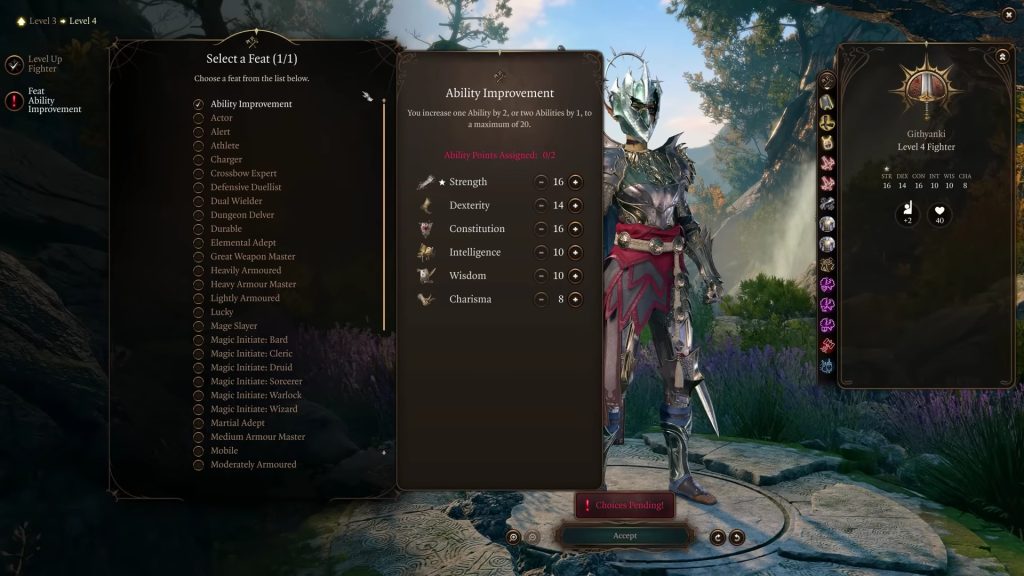Add a point to Intelligence
The image size is (1024, 576).
[575, 252]
